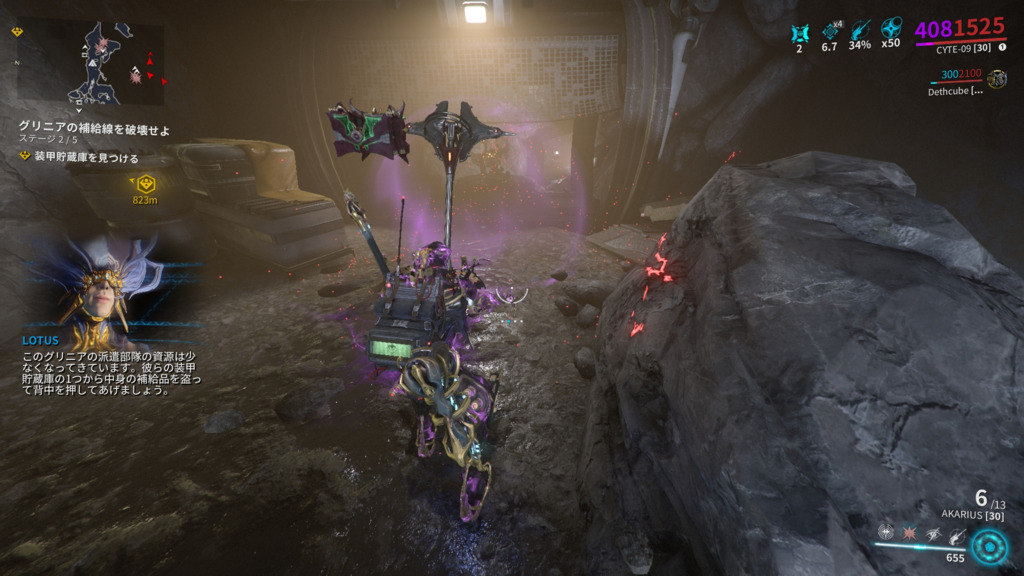Click the yellow 823m objective waypoint marker
The image size is (1024, 576).
click(146, 184)
